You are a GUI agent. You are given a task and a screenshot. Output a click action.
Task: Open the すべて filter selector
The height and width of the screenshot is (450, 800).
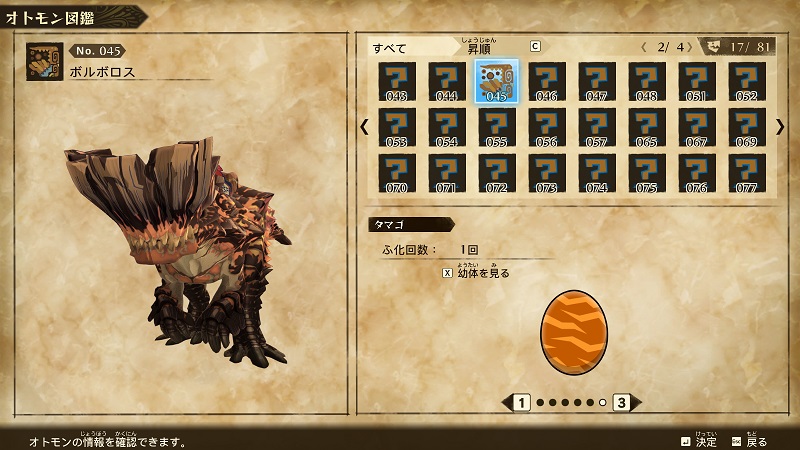point(390,47)
